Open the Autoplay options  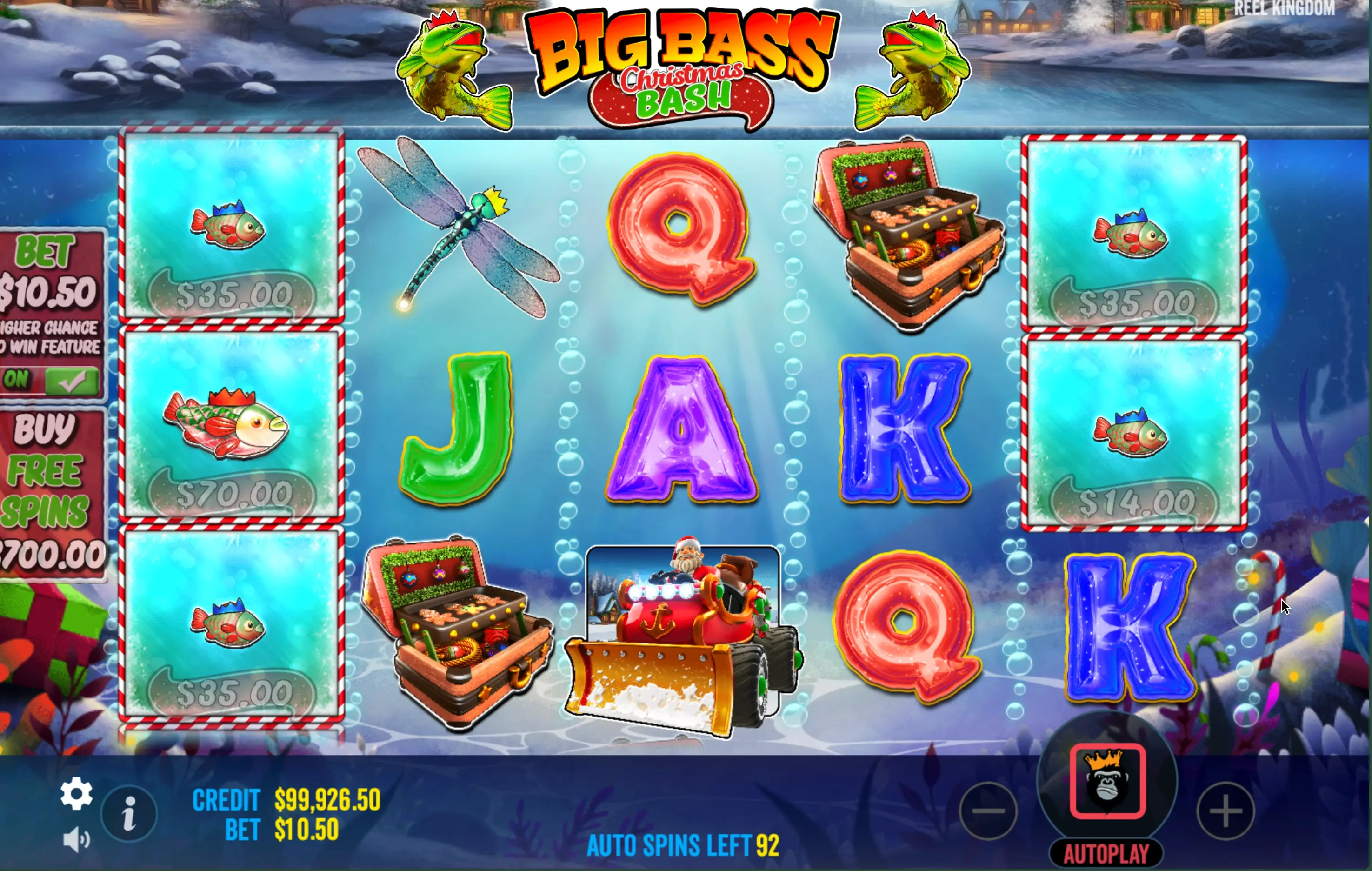[1106, 854]
